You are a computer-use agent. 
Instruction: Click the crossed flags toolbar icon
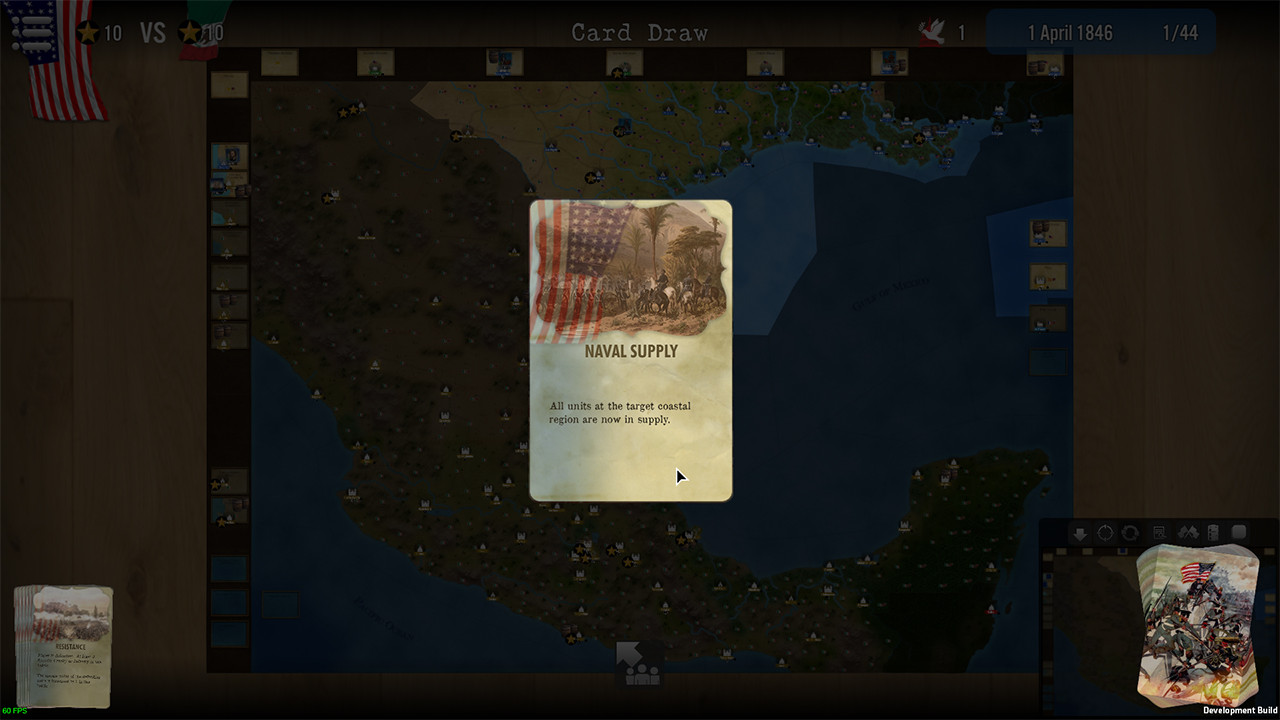click(x=1188, y=533)
